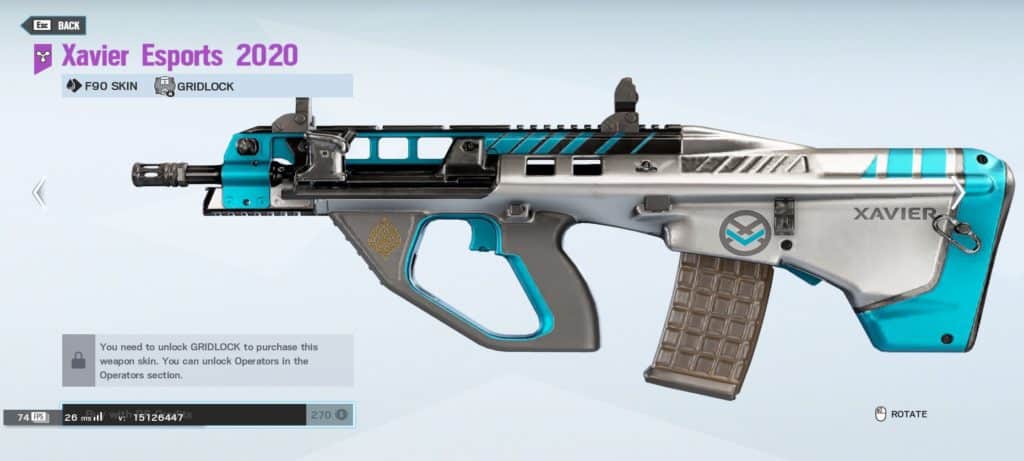Select the GRIDLOCK operator tag
Viewport: 1024px width, 461px height.
click(x=195, y=86)
